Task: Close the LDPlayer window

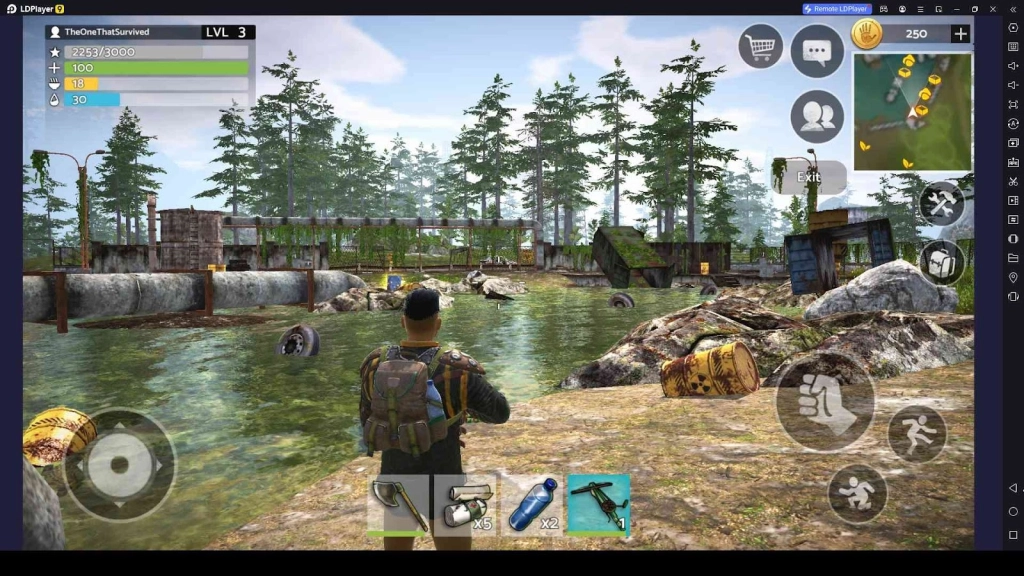Action: point(993,9)
